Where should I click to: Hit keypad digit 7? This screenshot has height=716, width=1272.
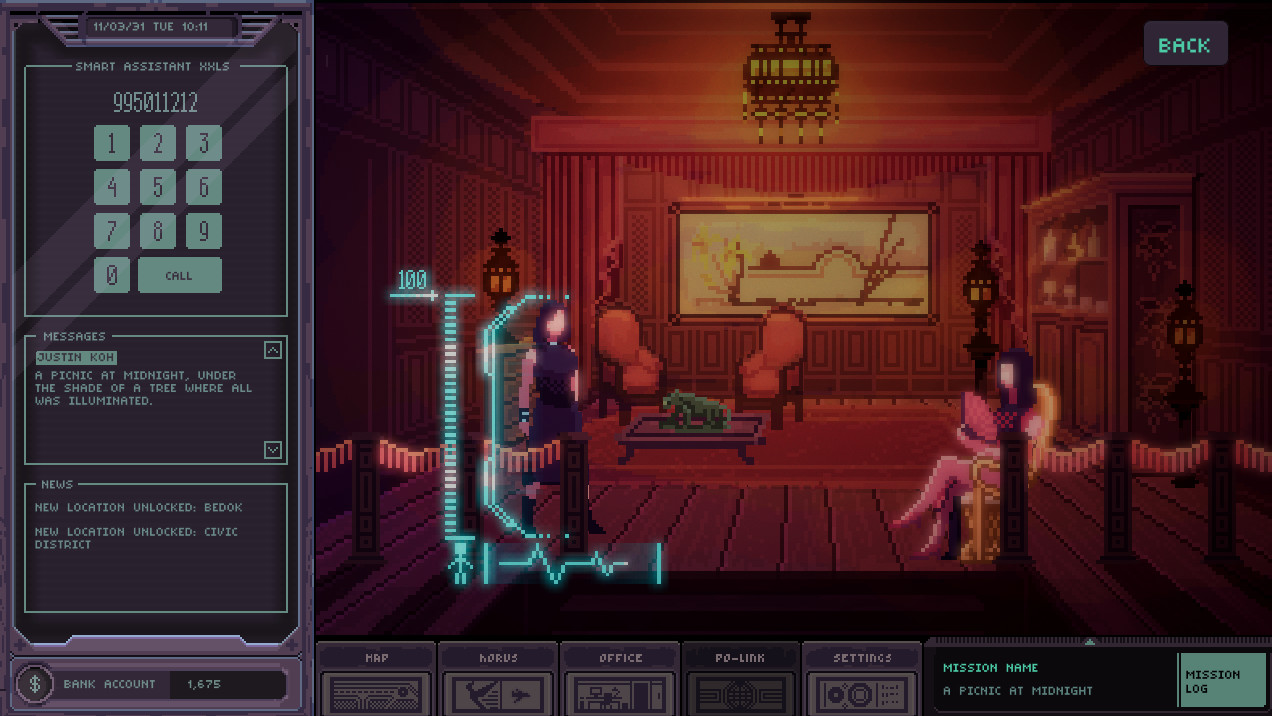coord(112,231)
